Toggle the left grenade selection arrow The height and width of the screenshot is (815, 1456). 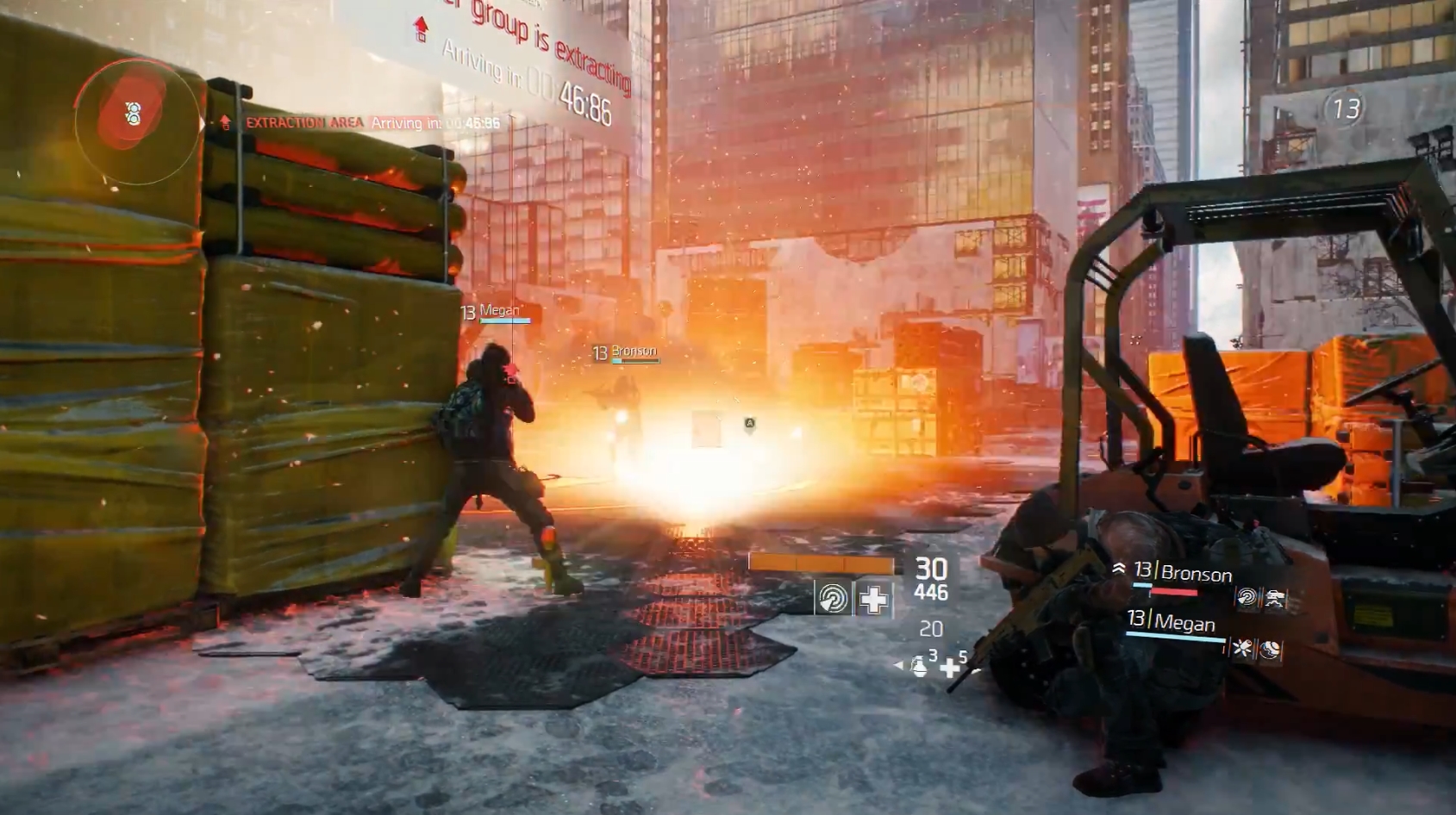click(898, 665)
